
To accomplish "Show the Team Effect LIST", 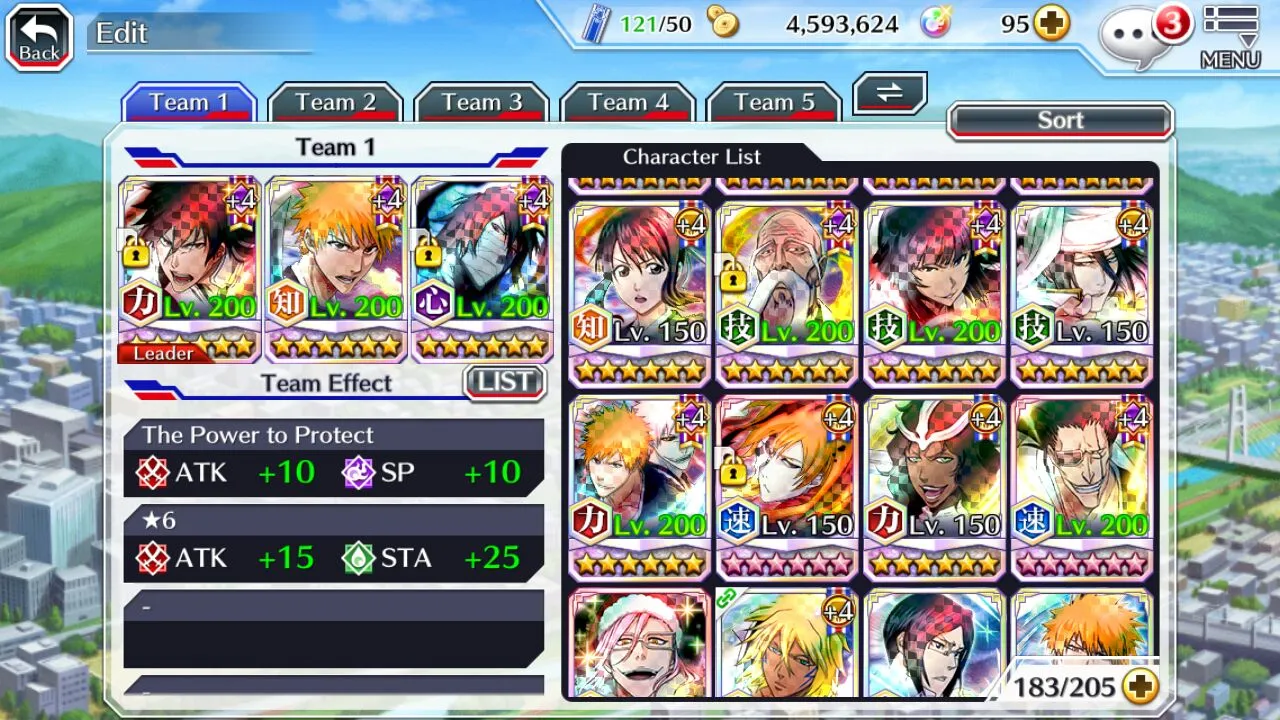I will 505,382.
